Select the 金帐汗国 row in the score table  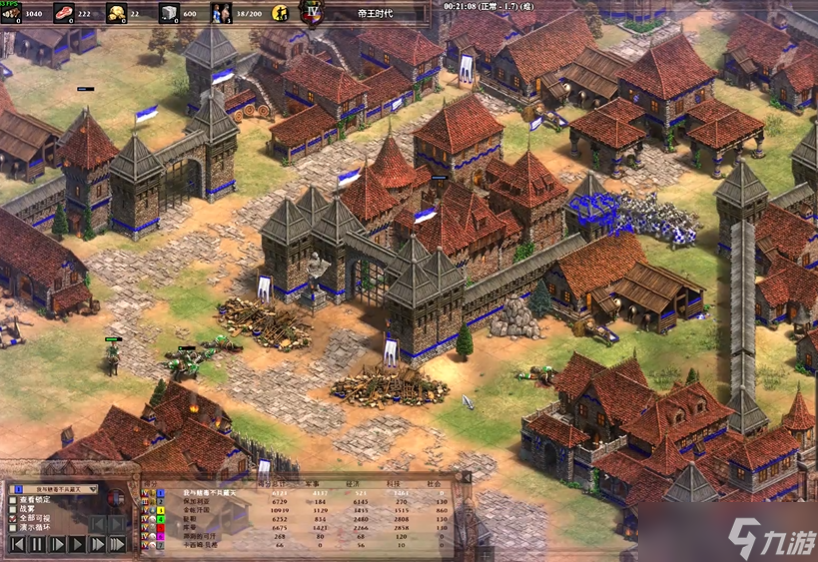click(200, 510)
